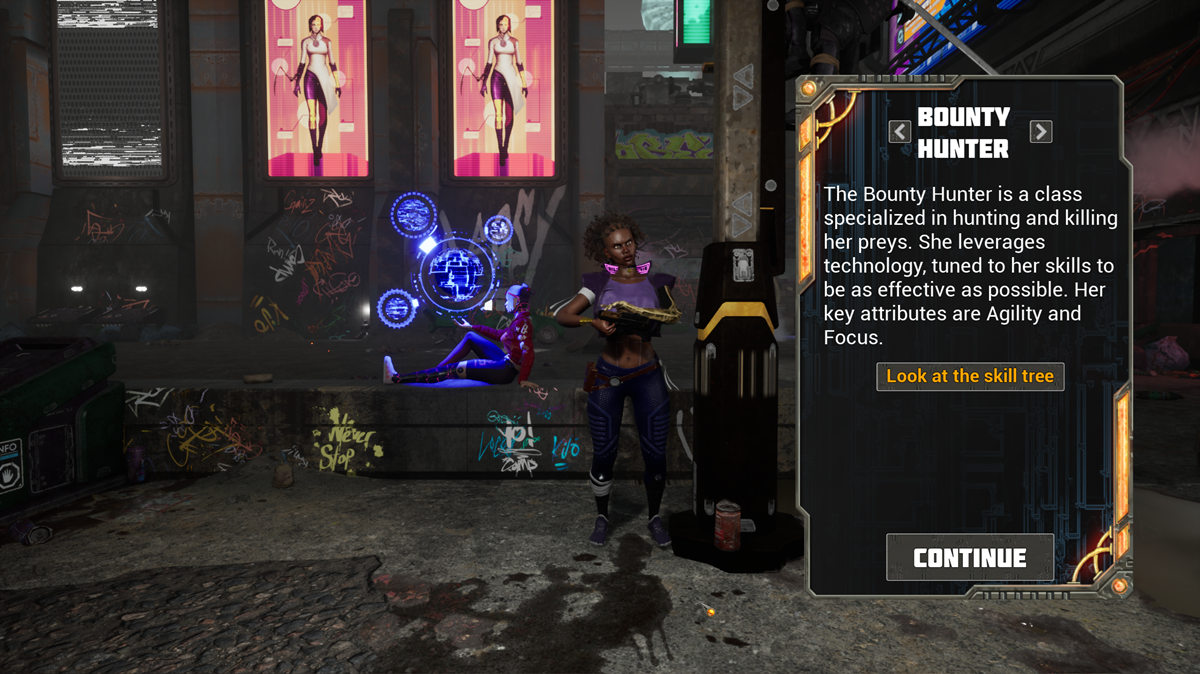Switch to the previous class with left arrow

click(900, 132)
